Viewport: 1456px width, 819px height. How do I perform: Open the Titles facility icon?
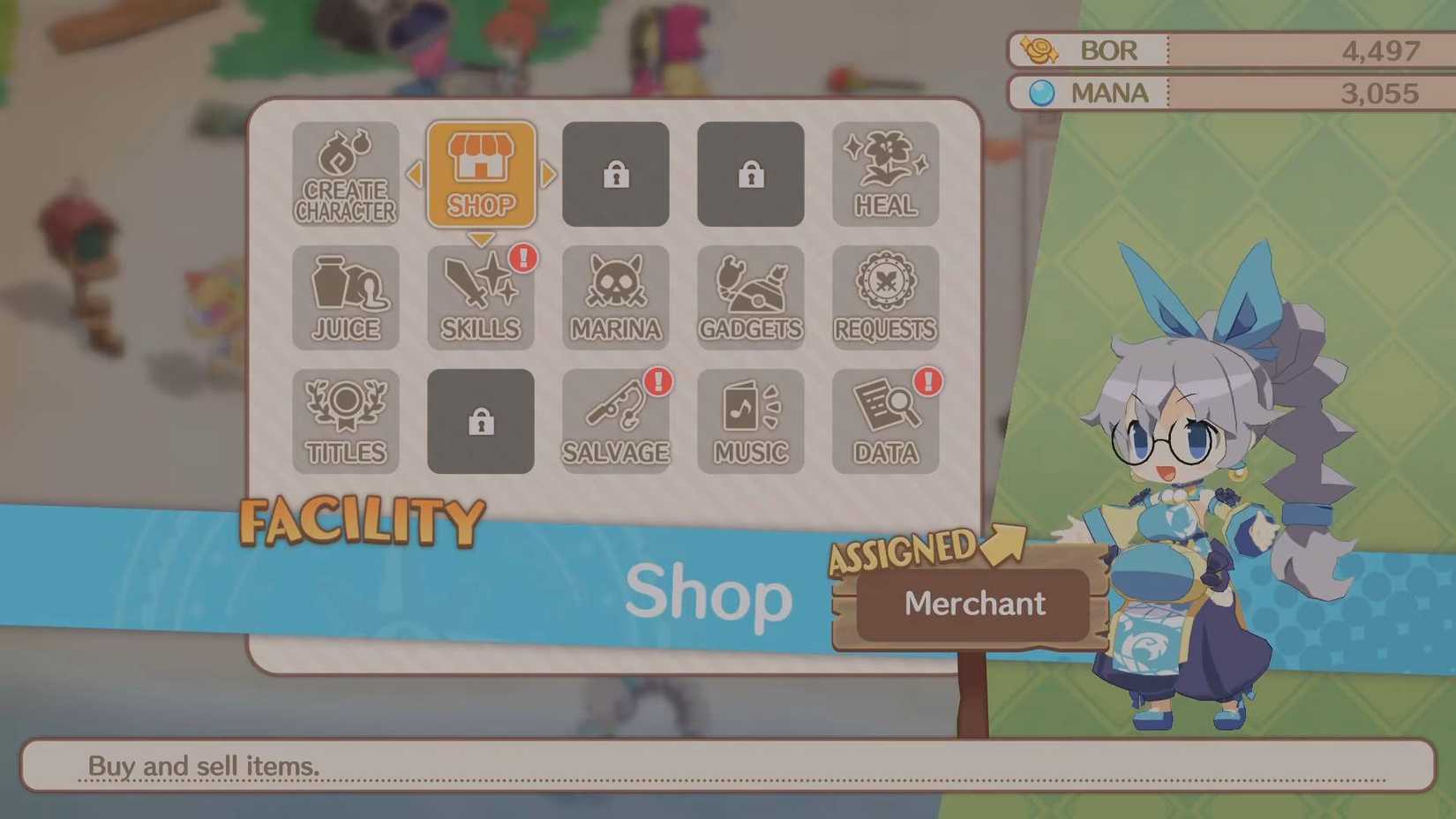pos(346,422)
